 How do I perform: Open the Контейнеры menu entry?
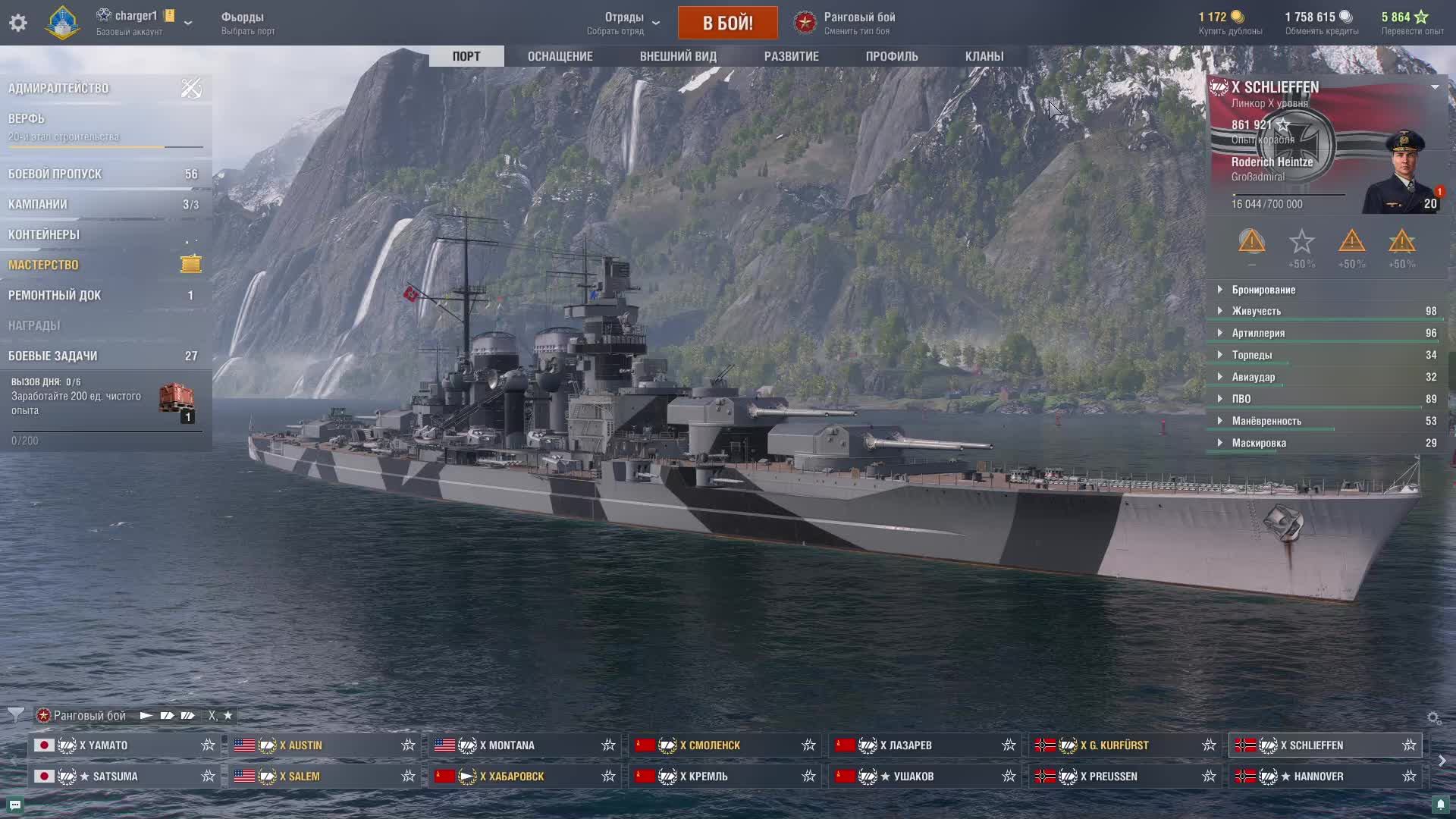coord(44,234)
